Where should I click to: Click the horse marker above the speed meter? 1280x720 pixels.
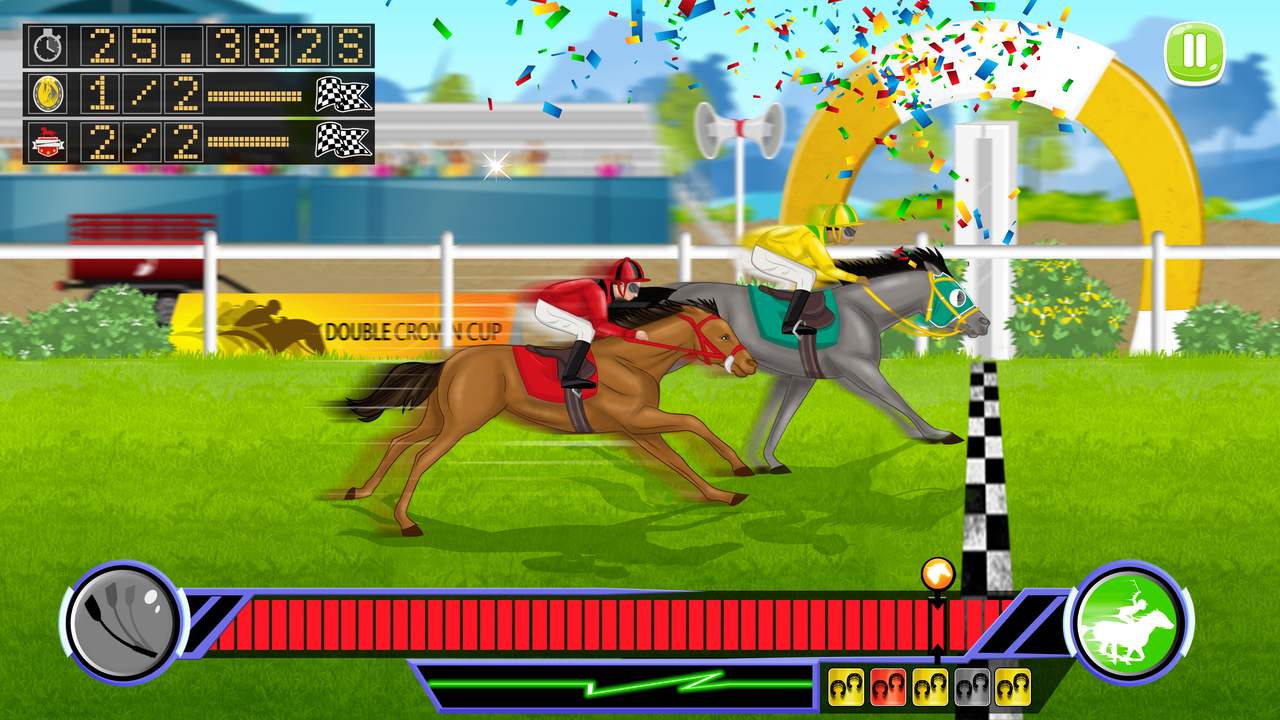click(936, 573)
